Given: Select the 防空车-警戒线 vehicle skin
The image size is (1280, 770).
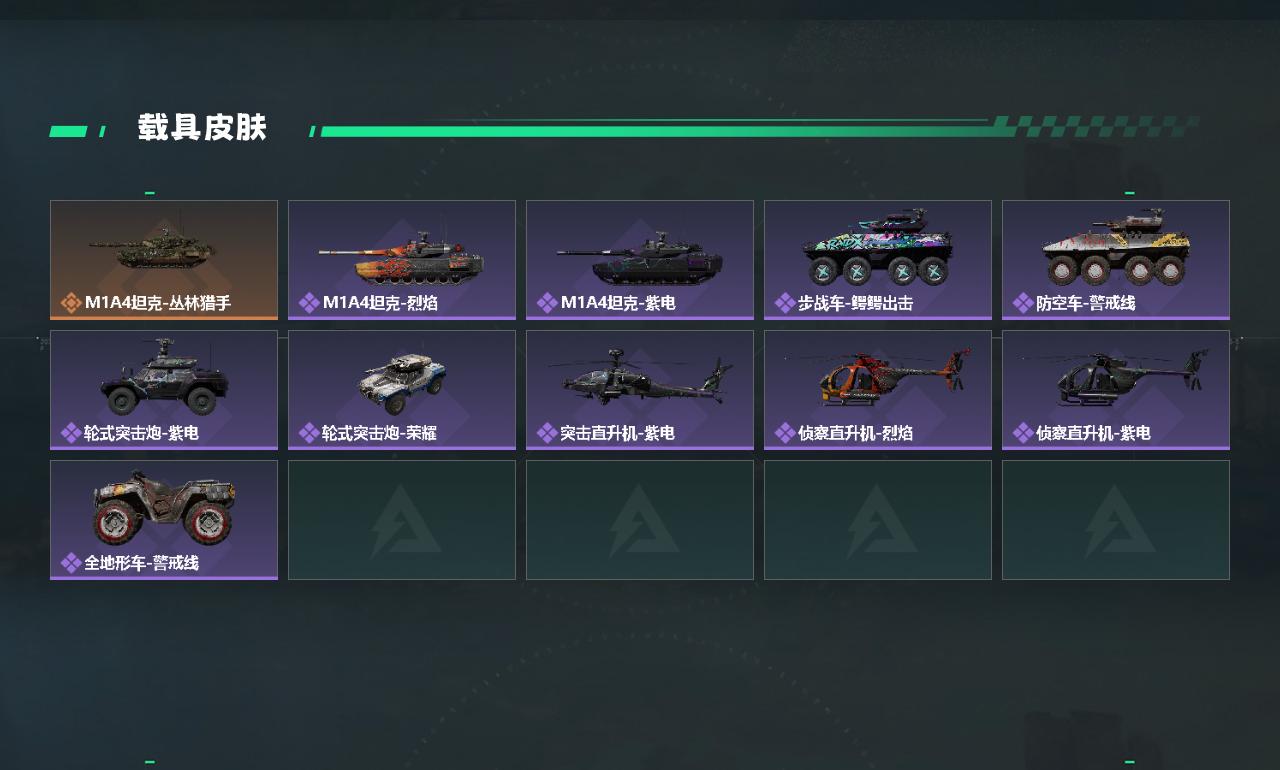Looking at the screenshot, I should pos(1116,259).
